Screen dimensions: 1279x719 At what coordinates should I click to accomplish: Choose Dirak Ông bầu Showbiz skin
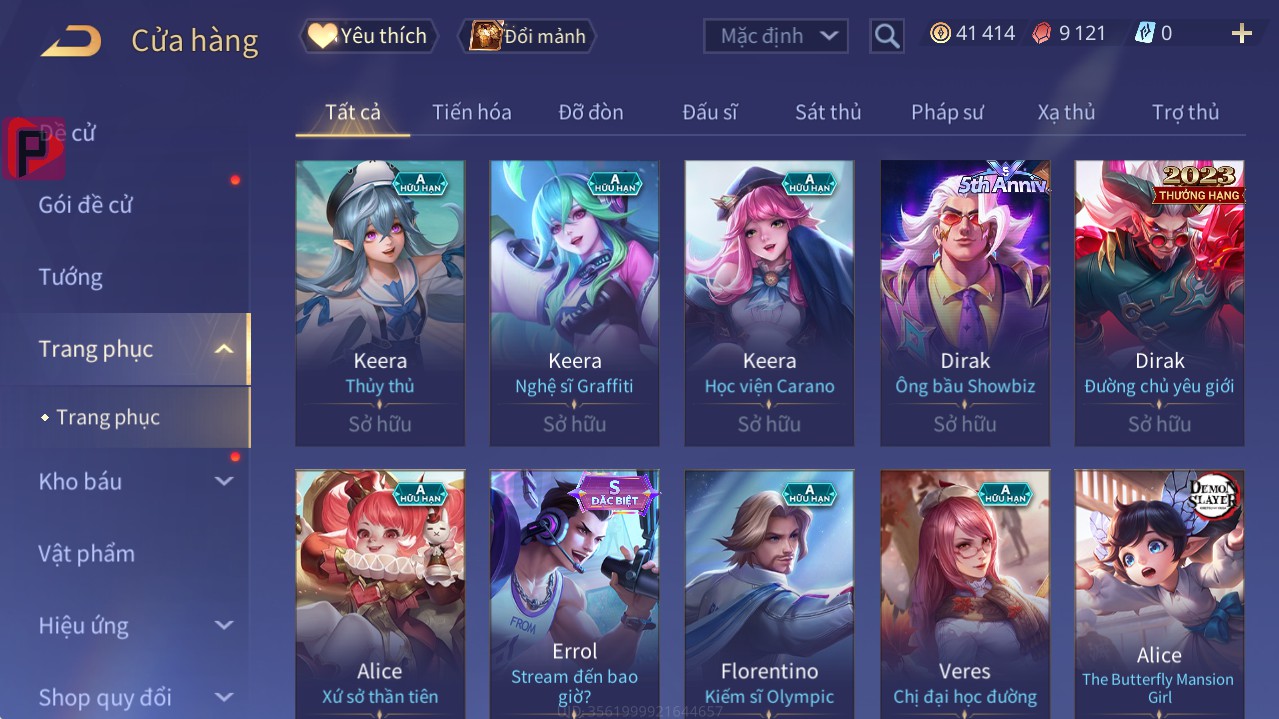click(964, 302)
